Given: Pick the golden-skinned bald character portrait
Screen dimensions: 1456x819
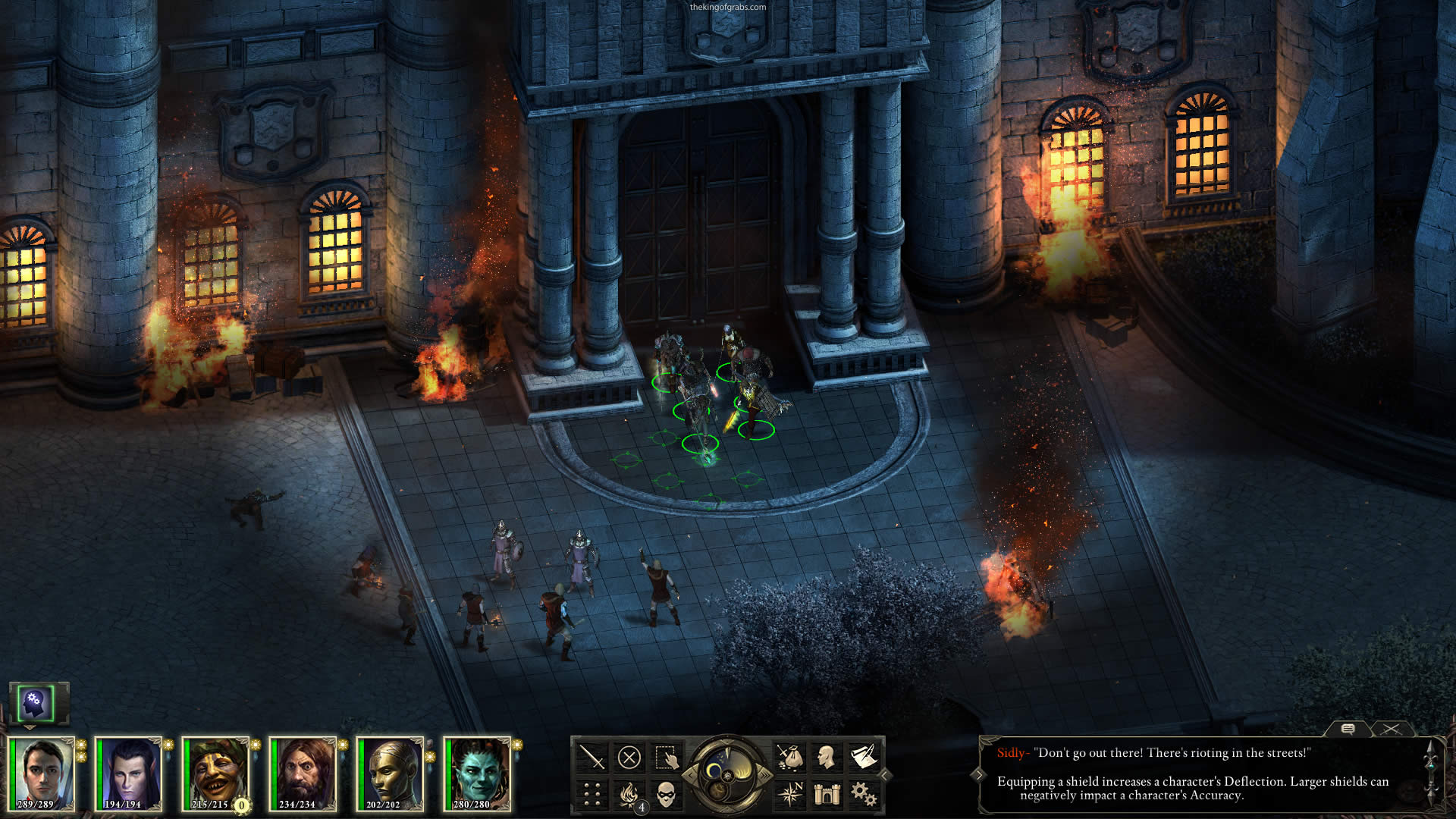Looking at the screenshot, I should (x=390, y=773).
